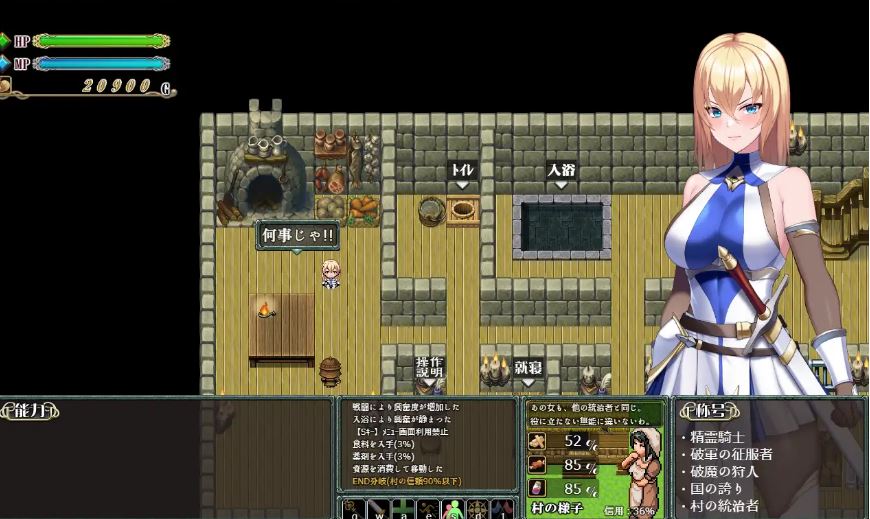Select the crossed flags hotbar icon
Image resolution: width=870 pixels, height=519 pixels.
coord(503,509)
